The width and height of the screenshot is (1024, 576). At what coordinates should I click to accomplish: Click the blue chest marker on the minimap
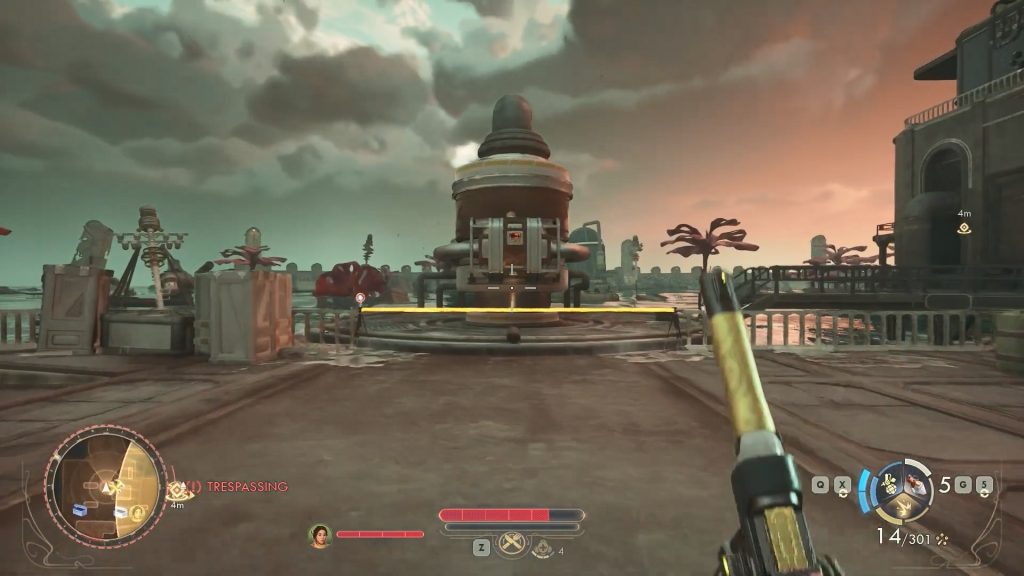coord(80,508)
